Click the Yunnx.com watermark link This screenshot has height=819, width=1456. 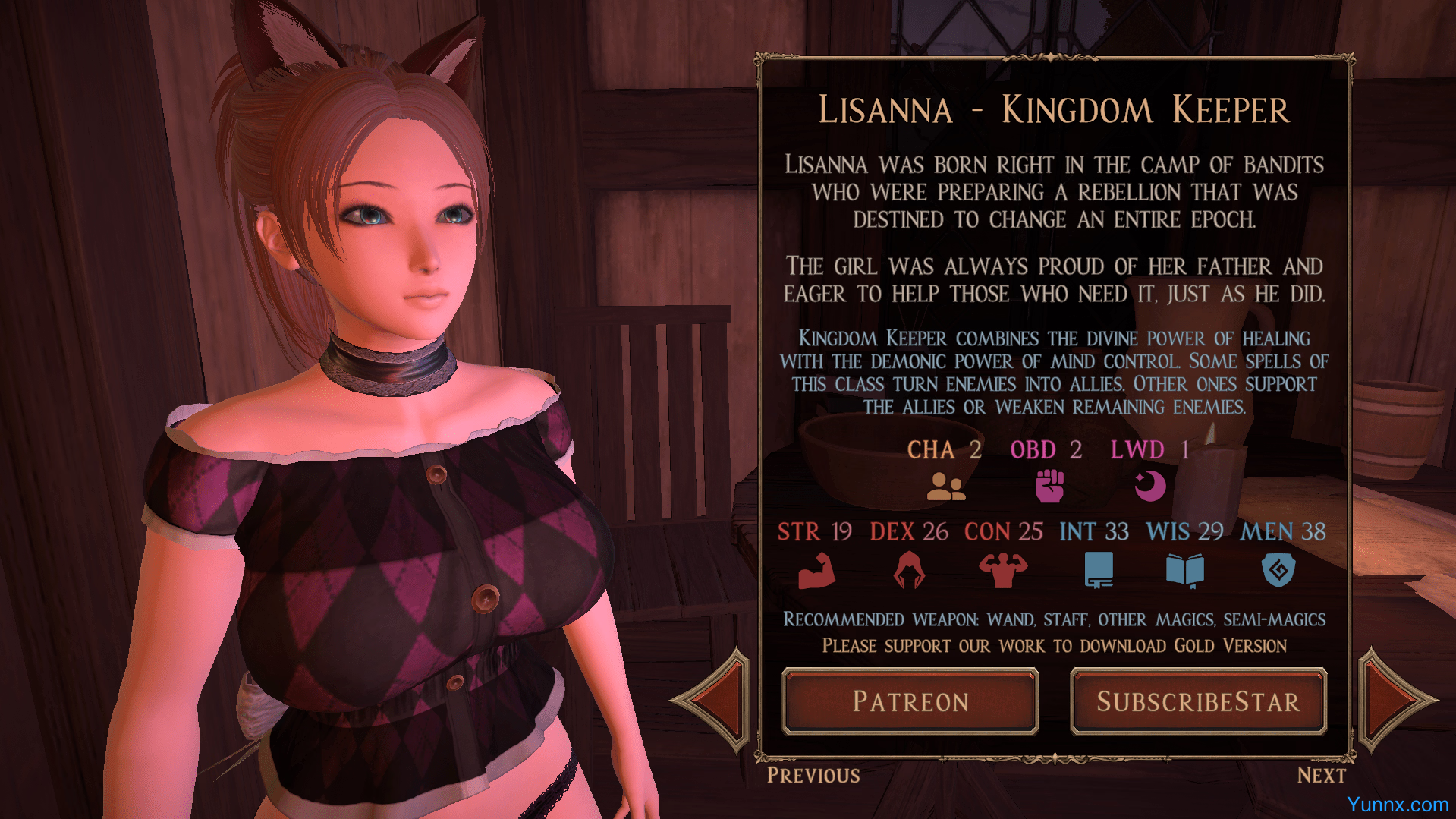1397,804
